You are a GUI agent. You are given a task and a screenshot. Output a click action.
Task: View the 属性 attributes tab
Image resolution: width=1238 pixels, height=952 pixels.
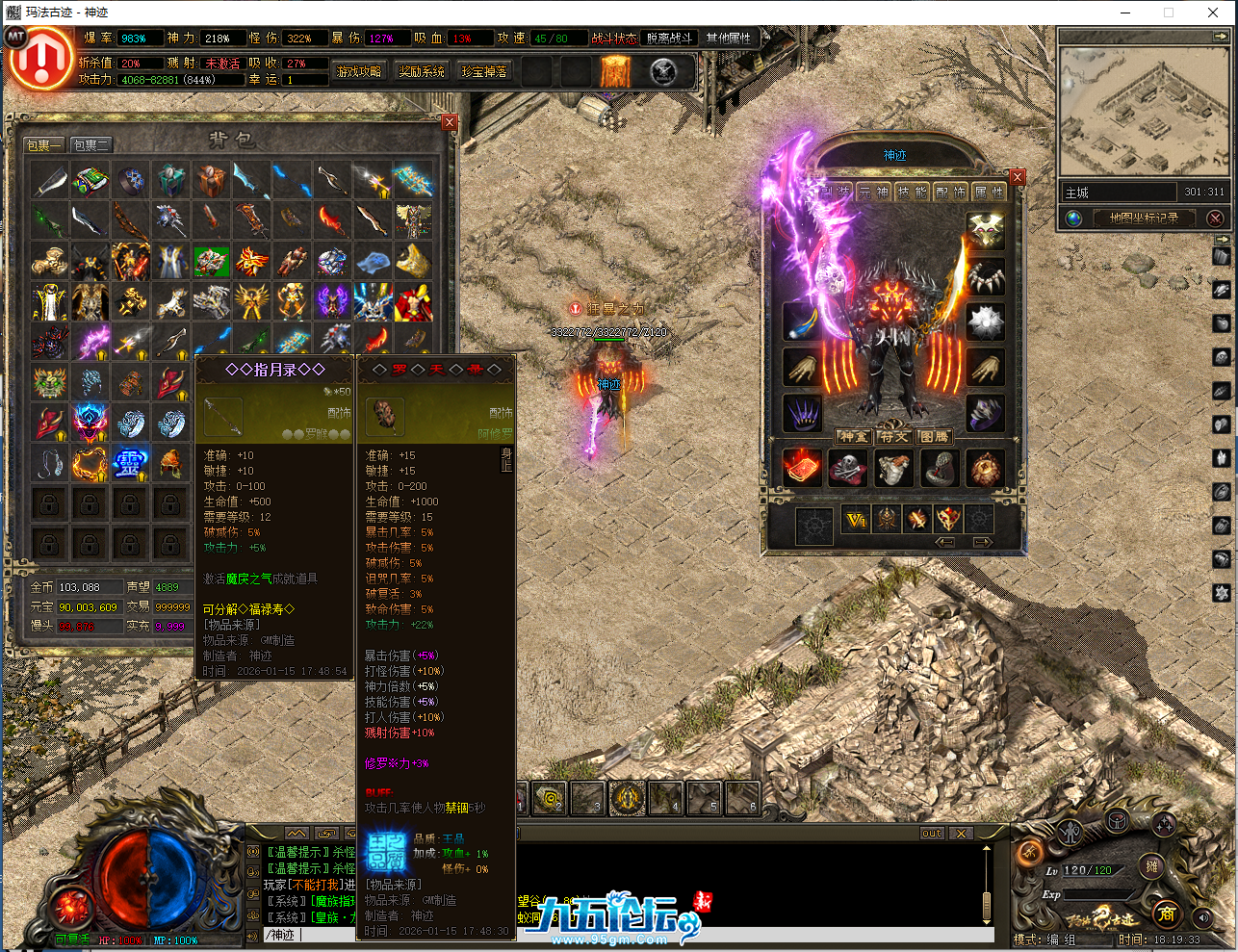tap(988, 193)
